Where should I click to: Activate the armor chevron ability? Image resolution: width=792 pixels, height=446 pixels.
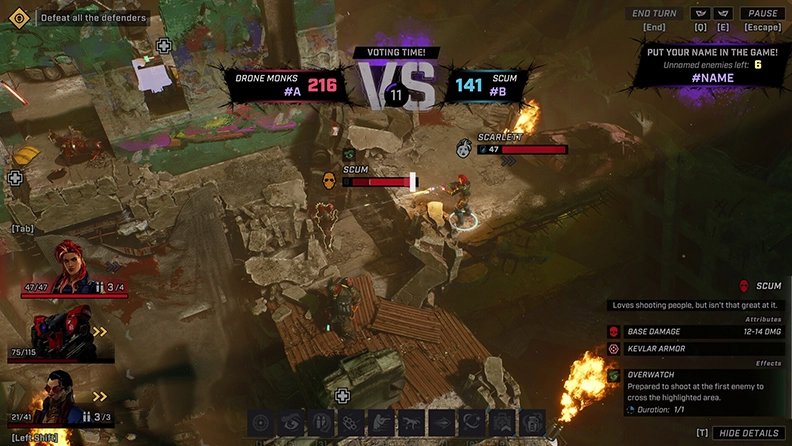coord(502,423)
